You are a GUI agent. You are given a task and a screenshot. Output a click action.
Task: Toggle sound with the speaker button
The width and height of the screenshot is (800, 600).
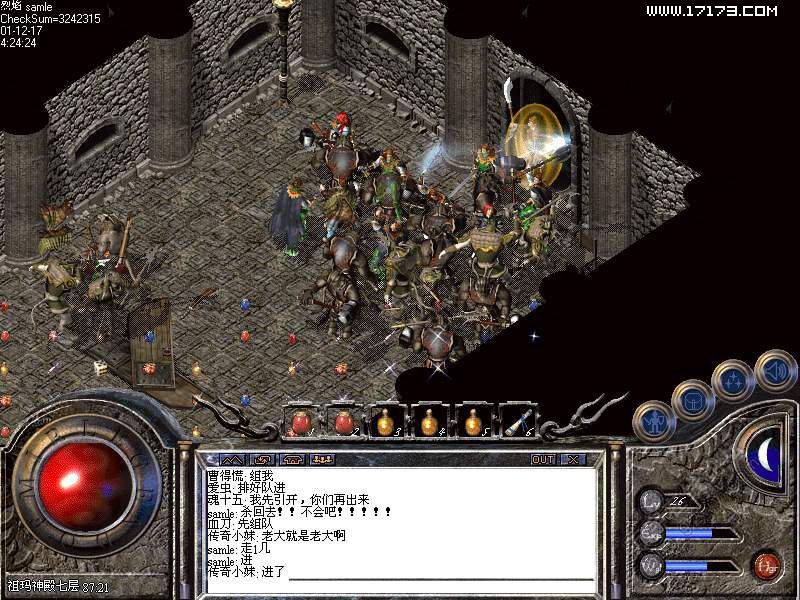[774, 370]
